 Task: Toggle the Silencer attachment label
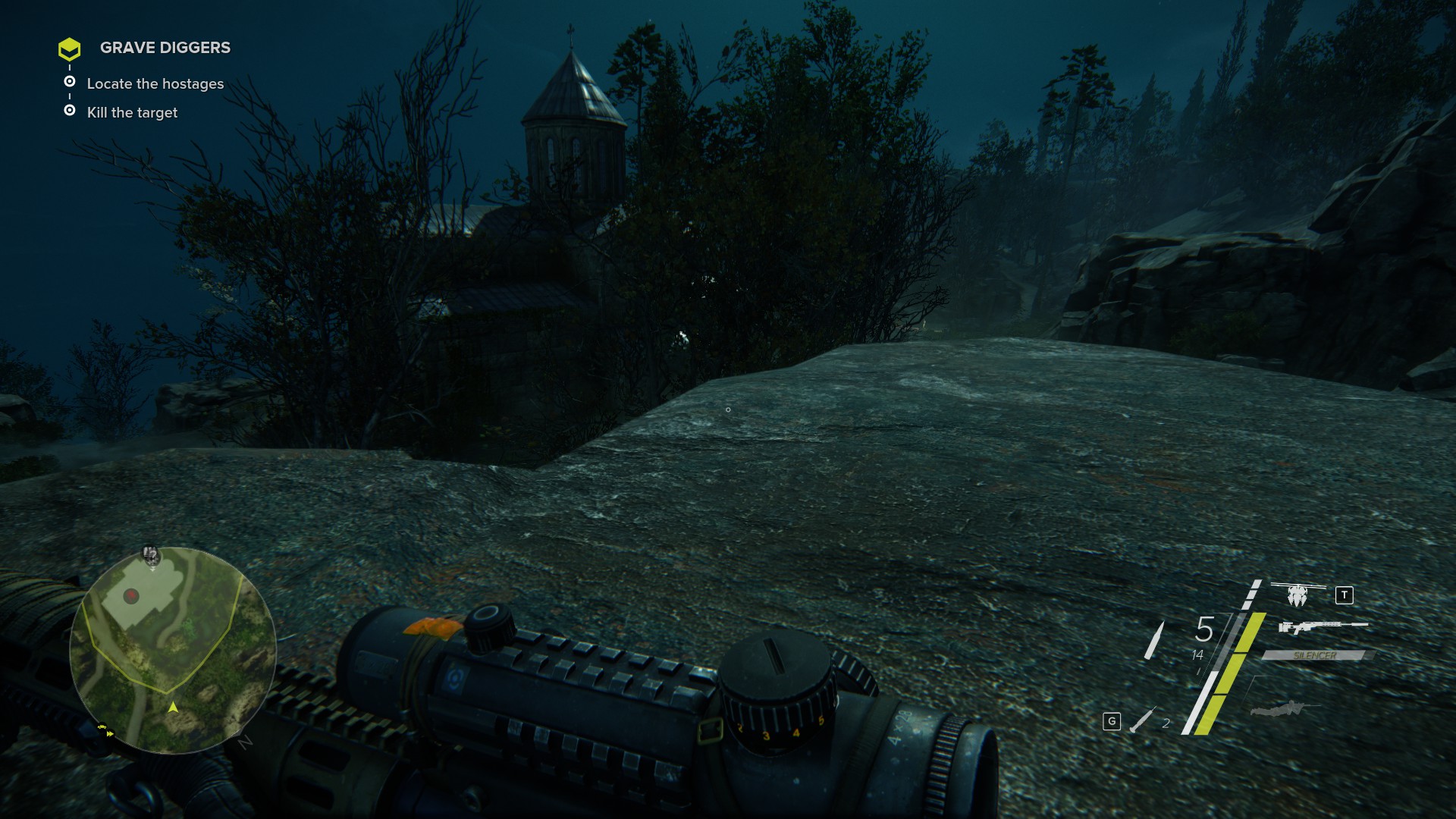coord(1315,655)
